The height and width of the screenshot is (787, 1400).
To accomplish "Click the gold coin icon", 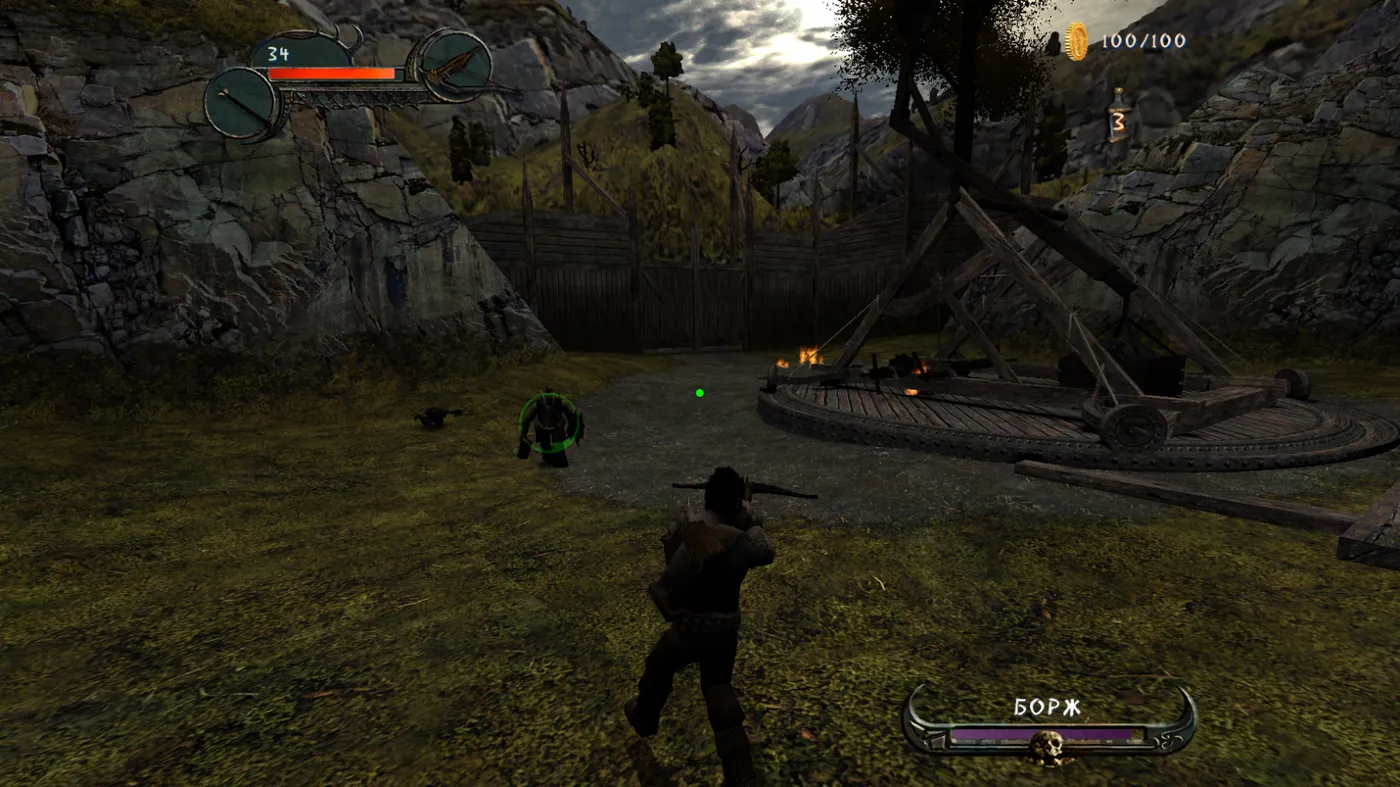I will tap(1076, 41).
